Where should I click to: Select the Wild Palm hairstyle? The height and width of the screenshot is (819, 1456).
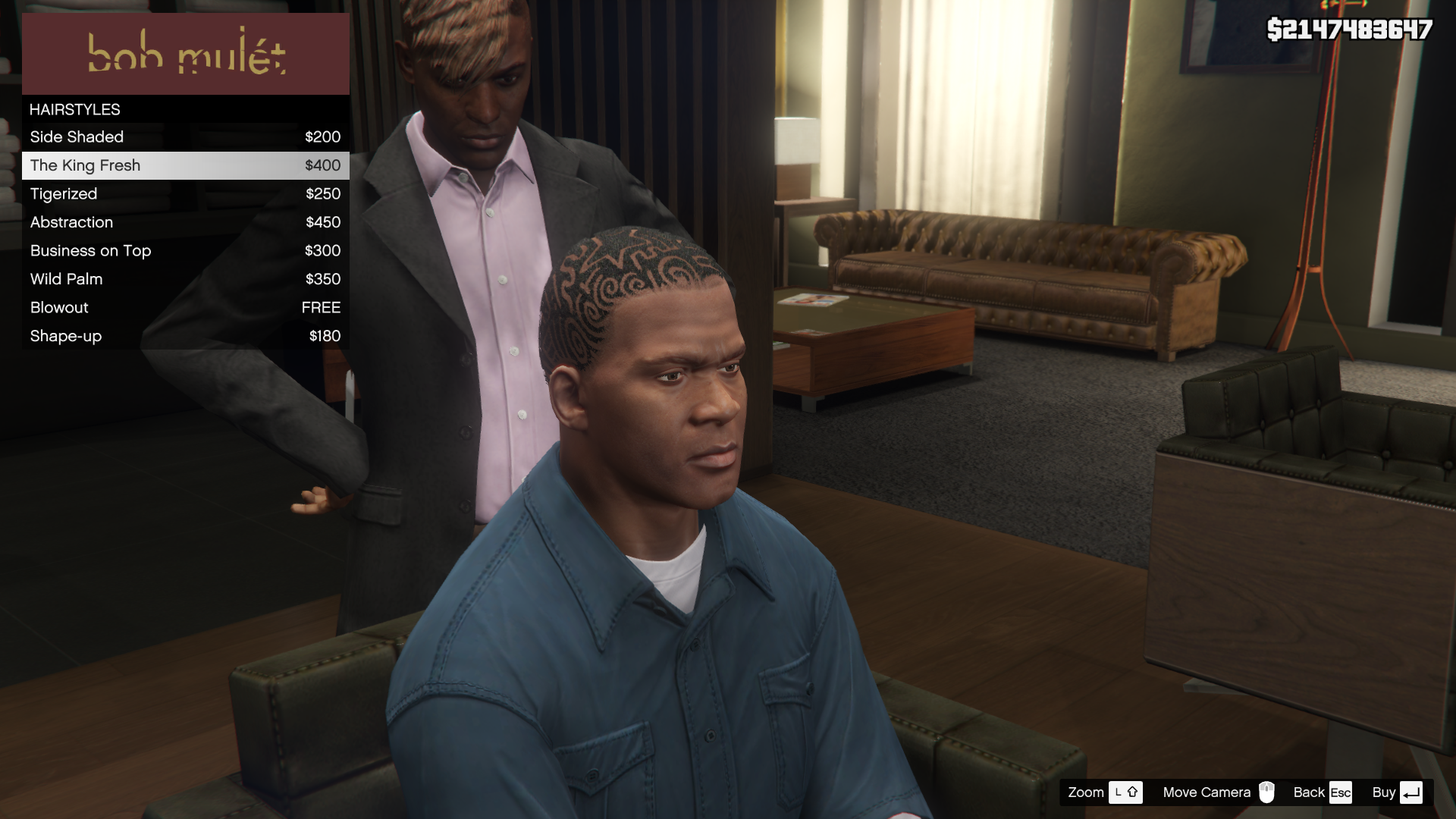point(185,279)
